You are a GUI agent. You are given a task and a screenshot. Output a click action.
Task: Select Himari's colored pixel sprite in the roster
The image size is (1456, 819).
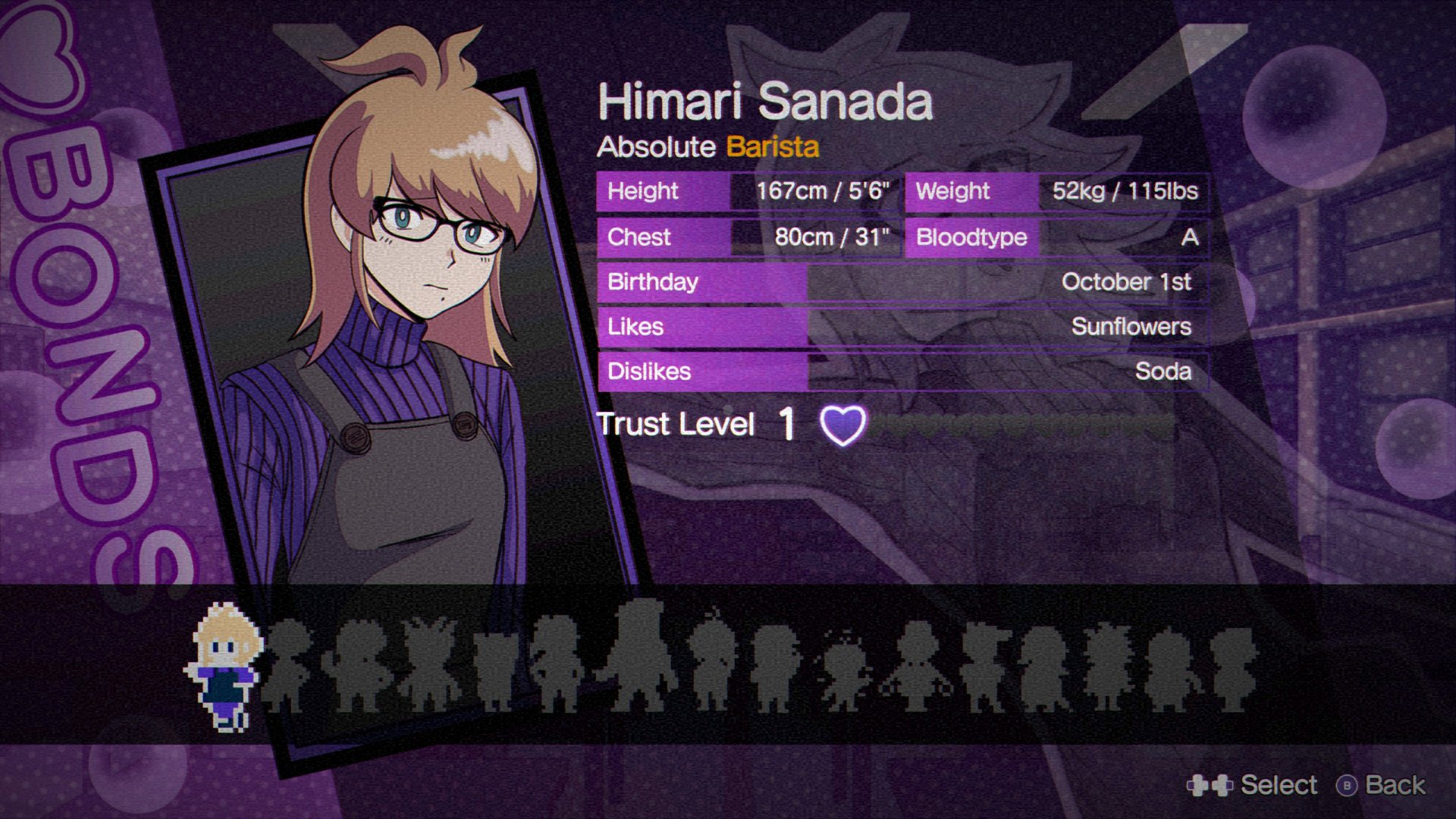pos(224,667)
